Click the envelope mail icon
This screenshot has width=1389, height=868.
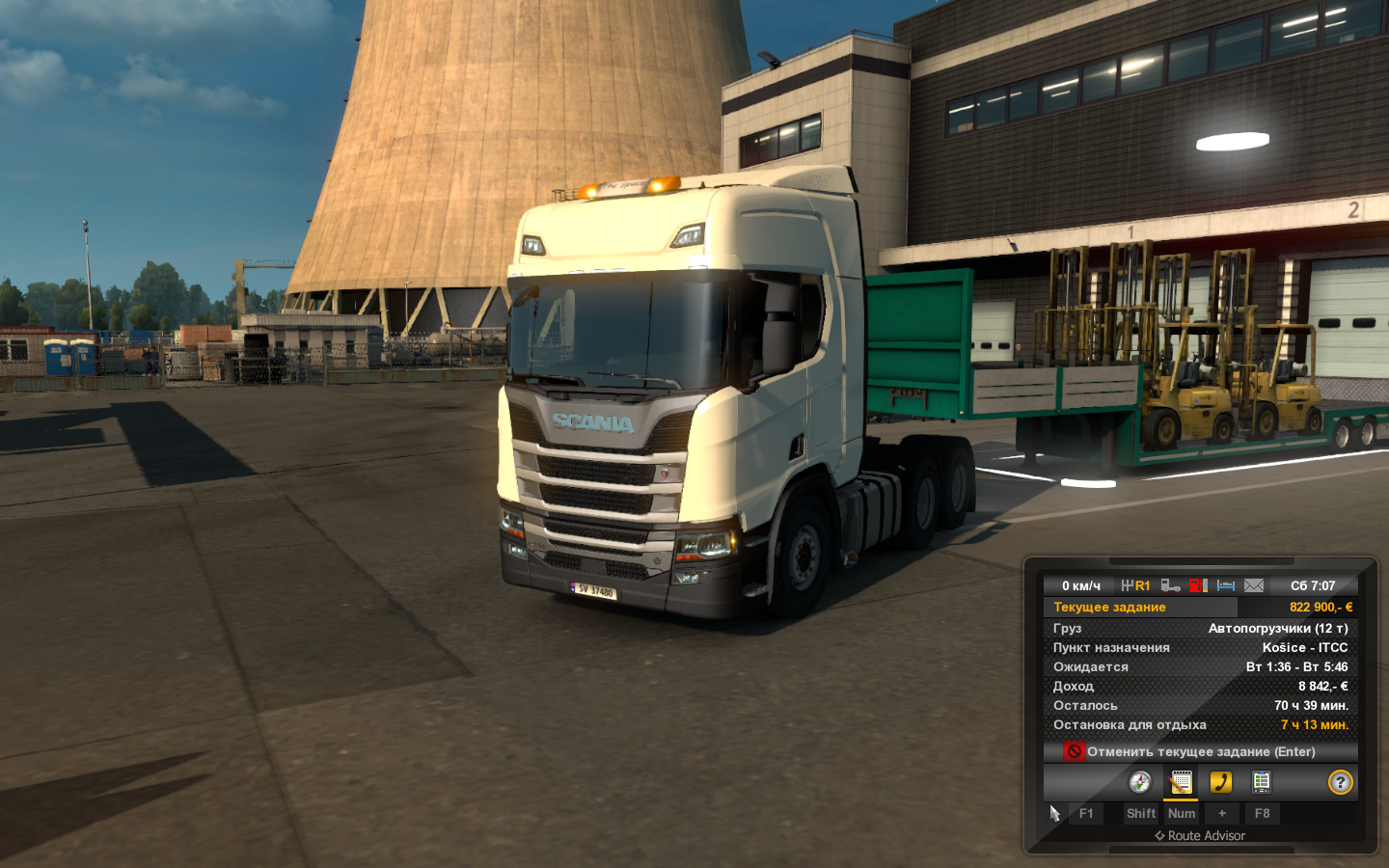point(1253,585)
